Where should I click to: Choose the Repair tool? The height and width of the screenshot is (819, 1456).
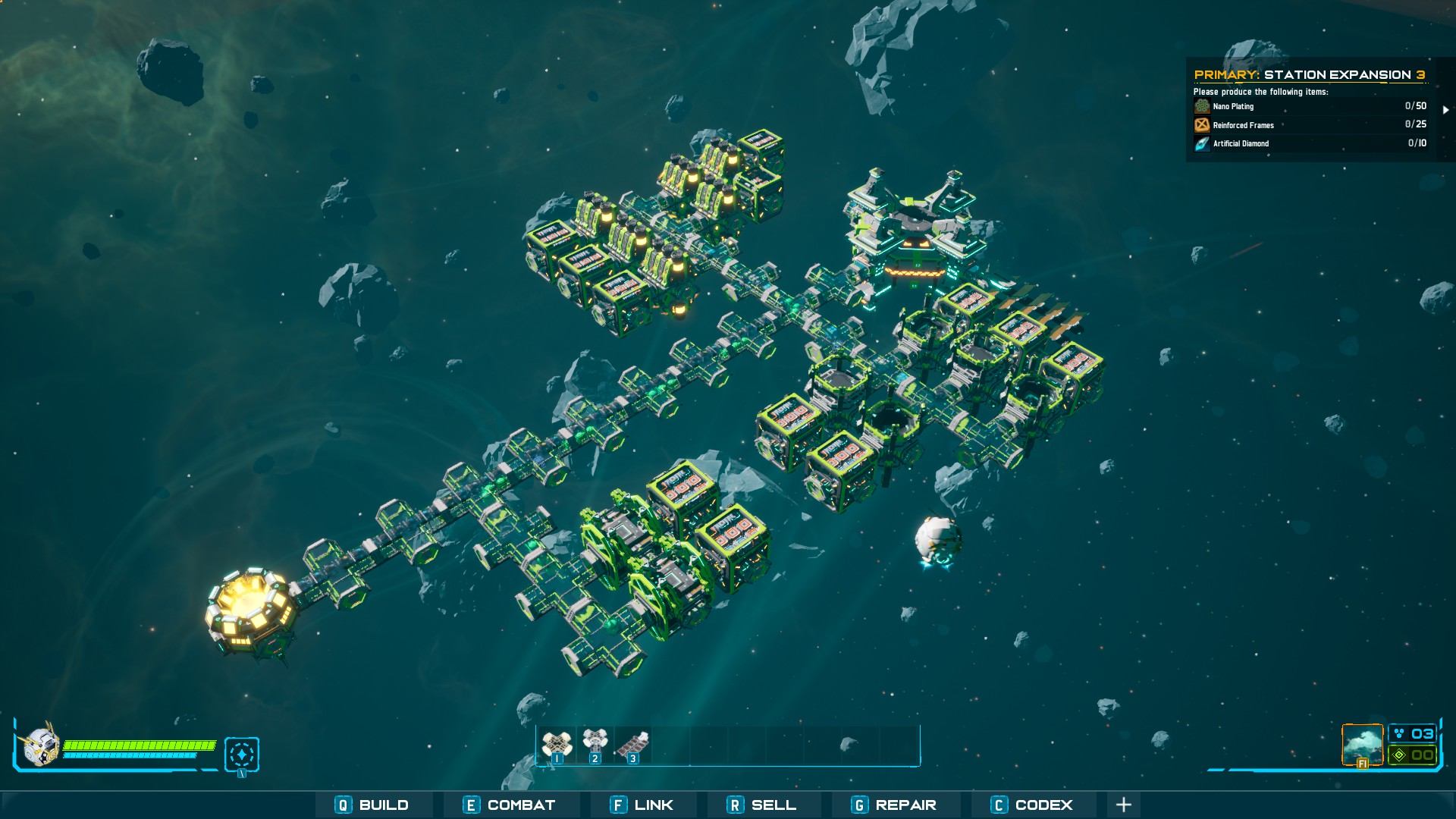894,805
